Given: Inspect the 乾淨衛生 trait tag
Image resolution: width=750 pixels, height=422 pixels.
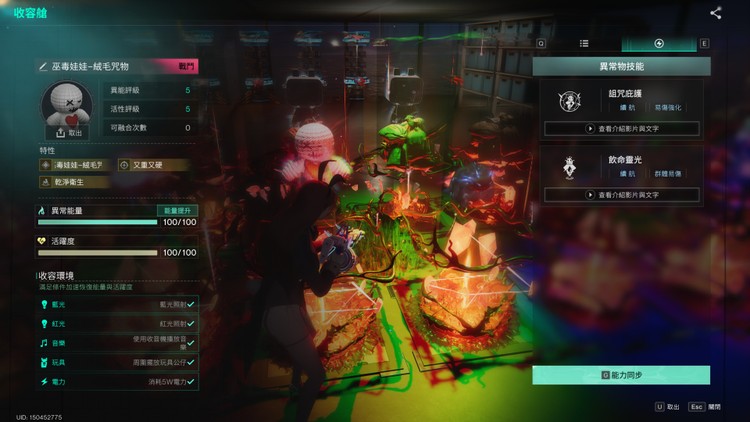Looking at the screenshot, I should [x=62, y=182].
